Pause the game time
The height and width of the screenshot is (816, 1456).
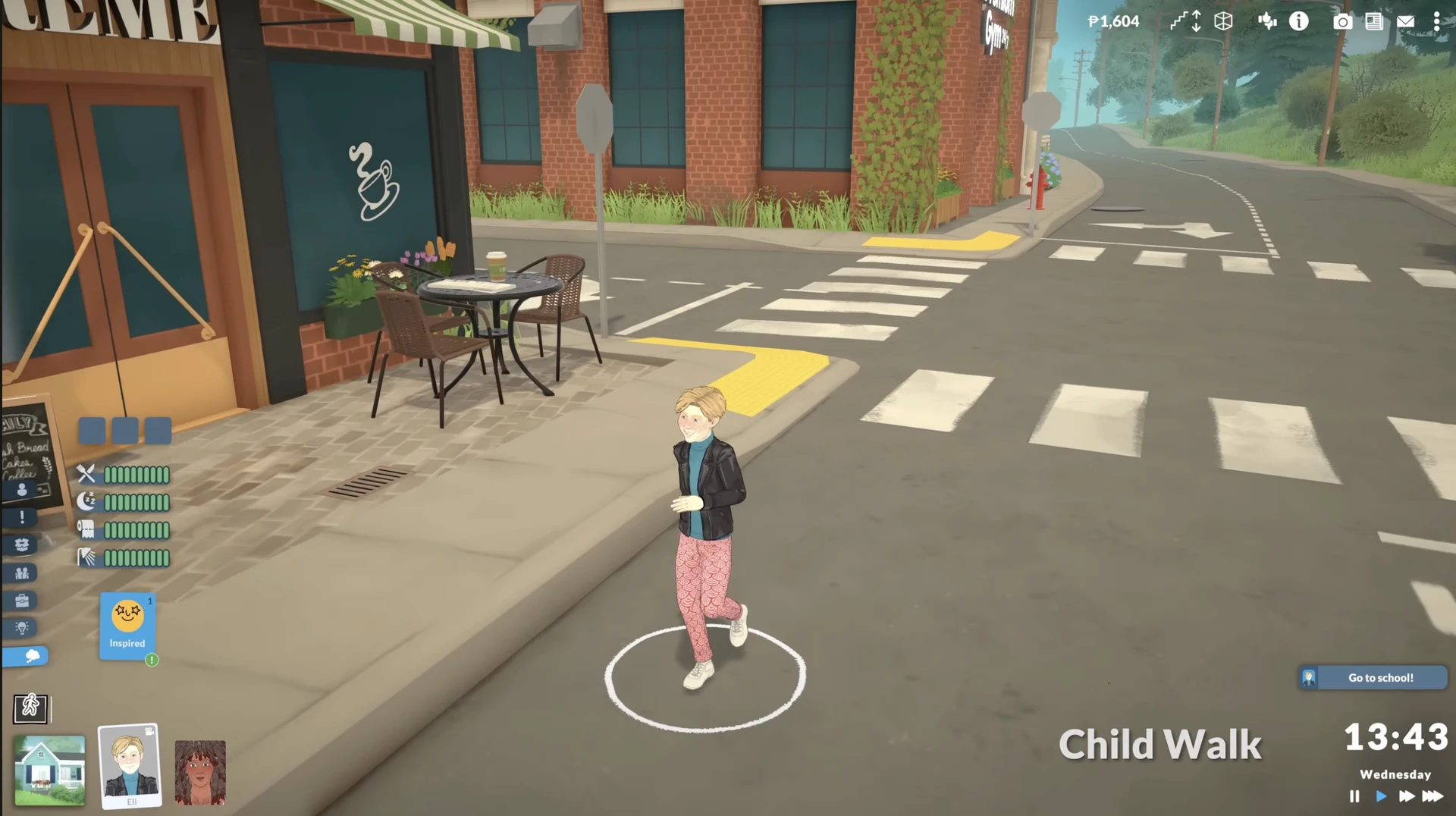1354,796
